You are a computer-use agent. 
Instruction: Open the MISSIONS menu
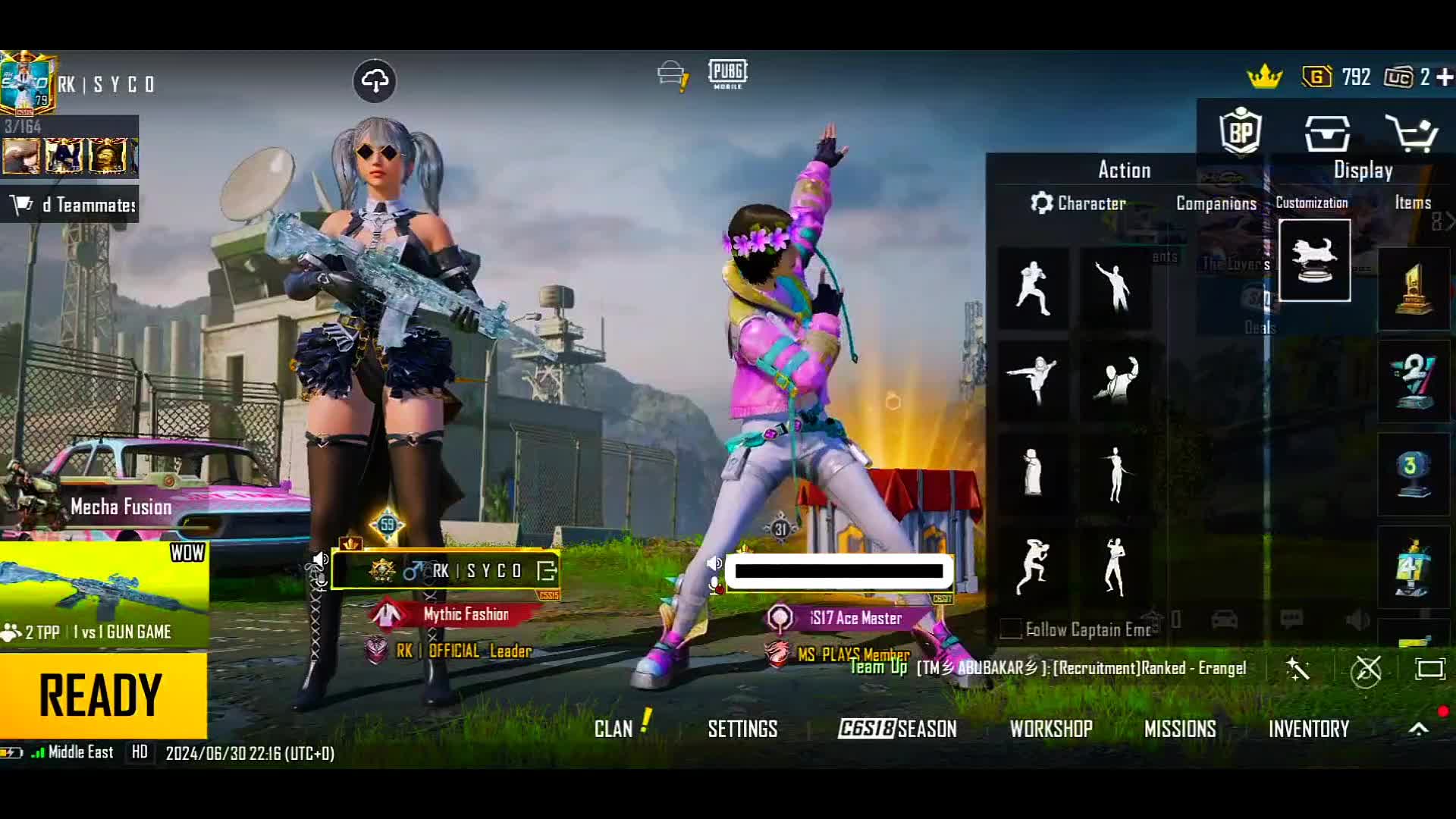click(1179, 729)
